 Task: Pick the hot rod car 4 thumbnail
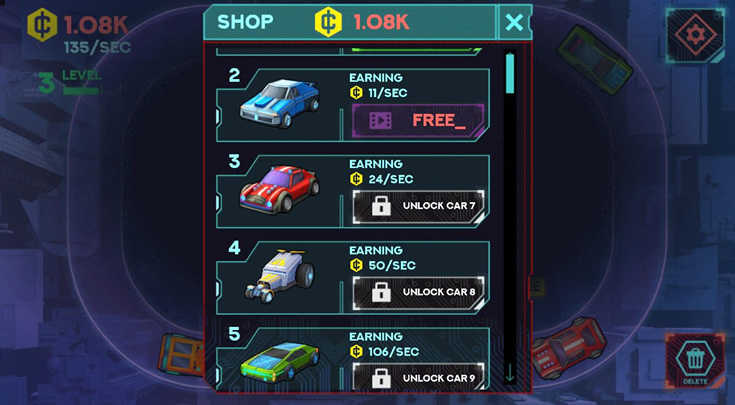tap(279, 277)
